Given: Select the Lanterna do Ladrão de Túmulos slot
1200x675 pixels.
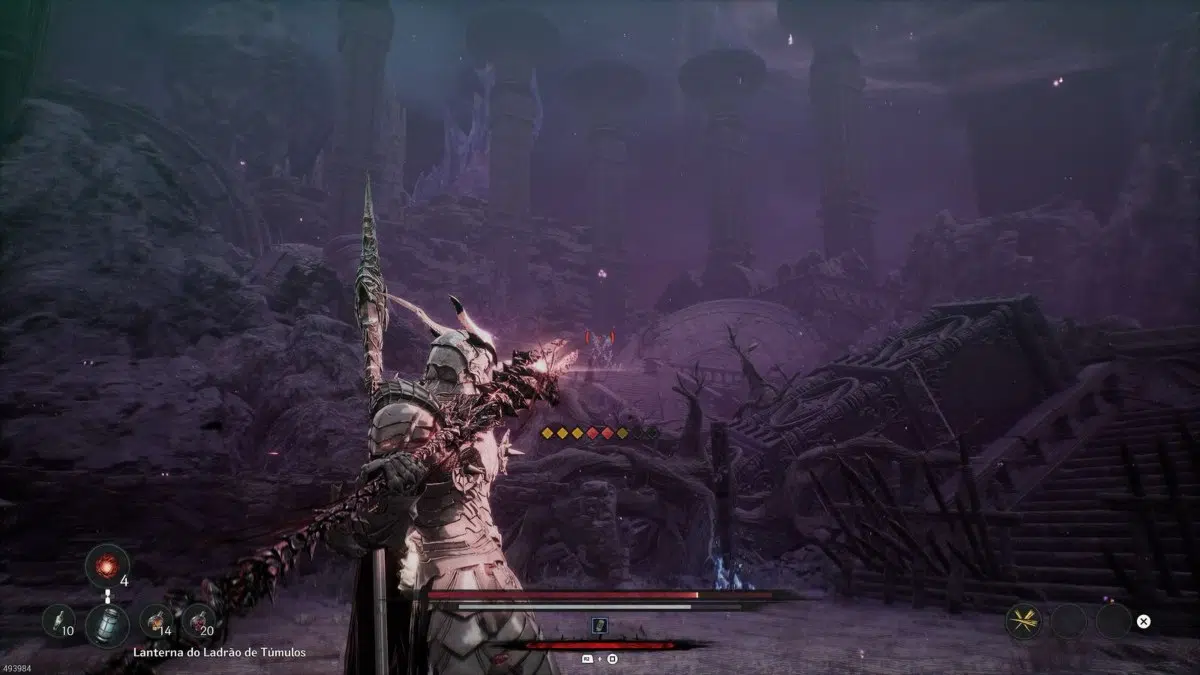Looking at the screenshot, I should click(x=105, y=623).
